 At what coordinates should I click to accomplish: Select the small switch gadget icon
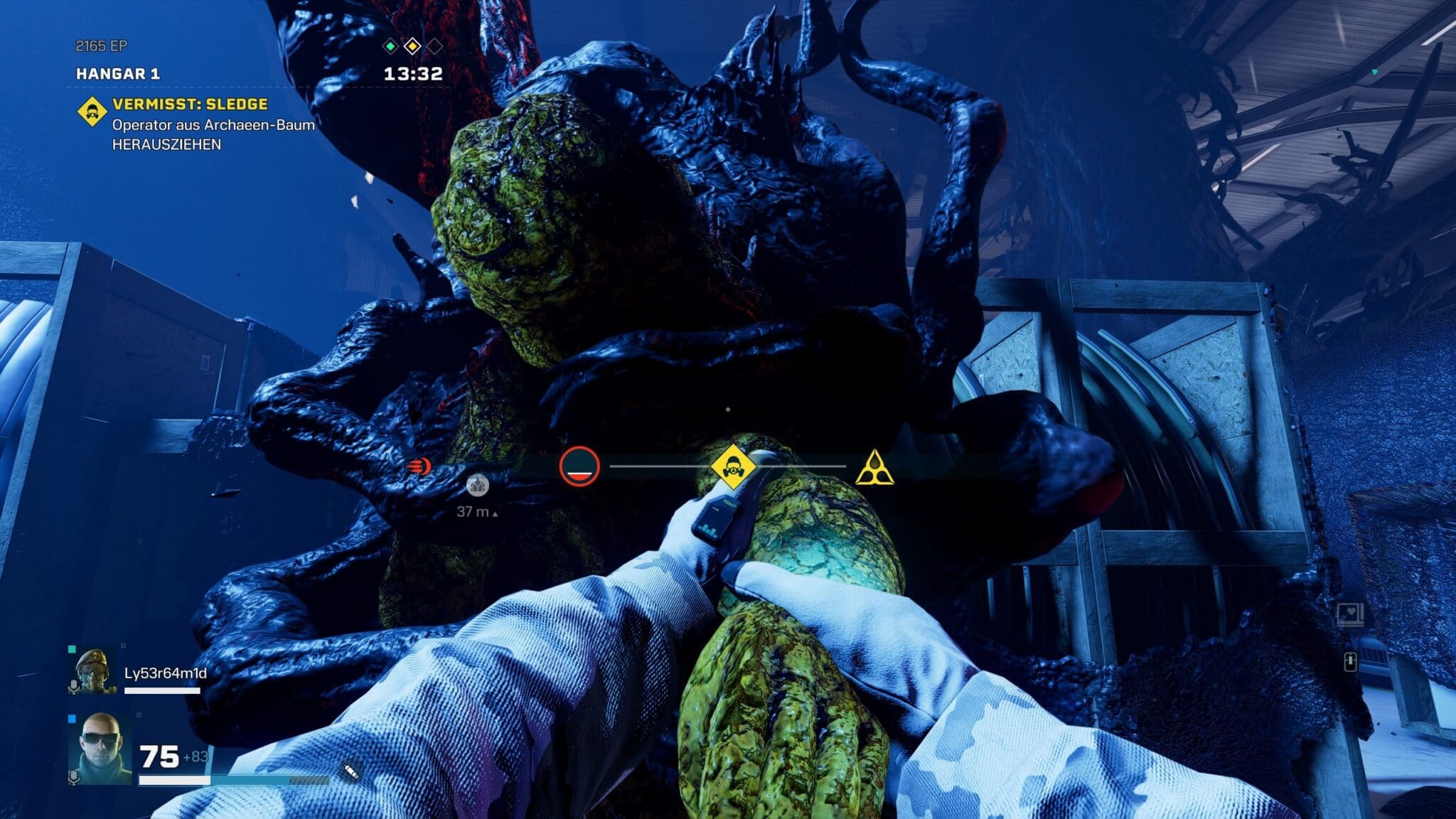pos(1350,662)
